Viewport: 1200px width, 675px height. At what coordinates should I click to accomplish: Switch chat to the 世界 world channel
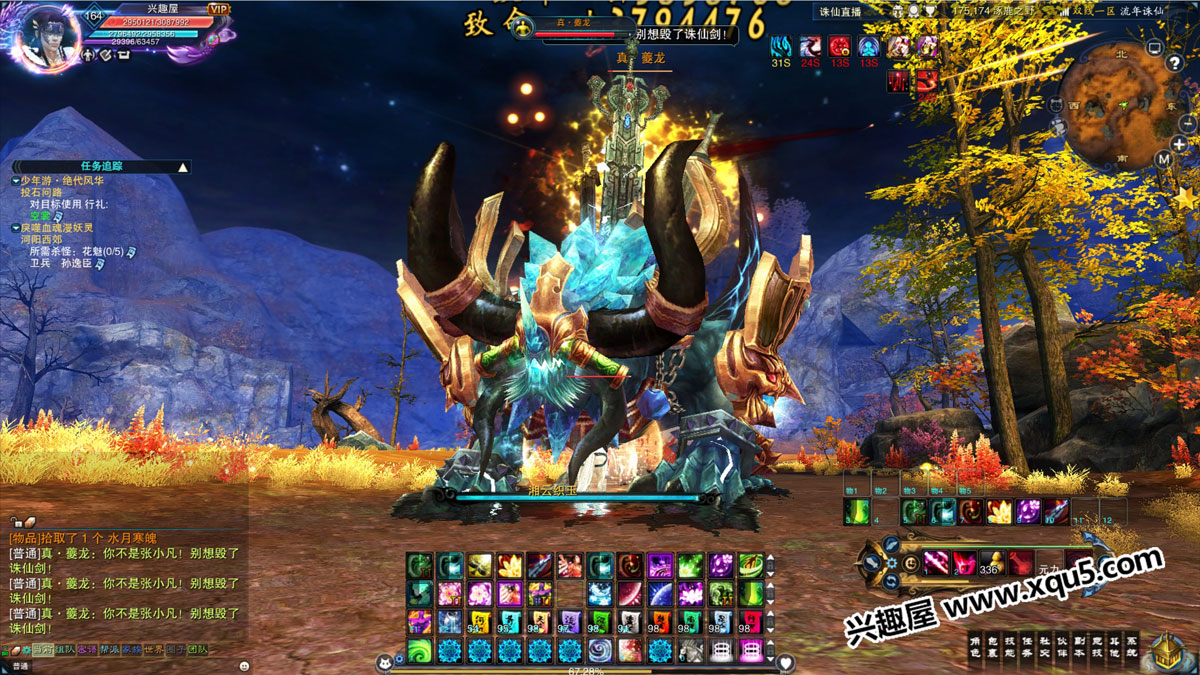click(153, 650)
